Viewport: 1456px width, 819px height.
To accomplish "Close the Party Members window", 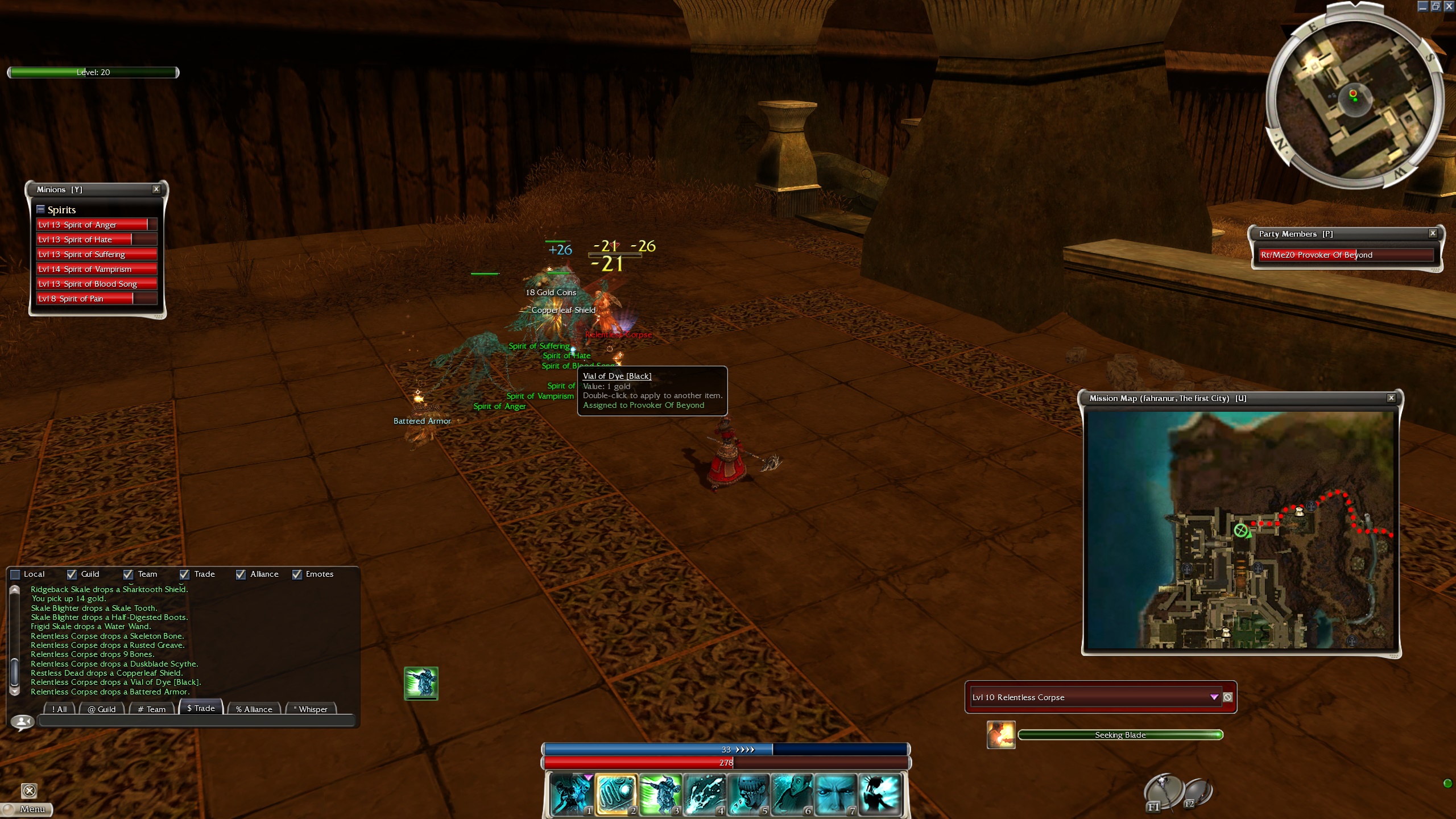I will [x=1433, y=233].
